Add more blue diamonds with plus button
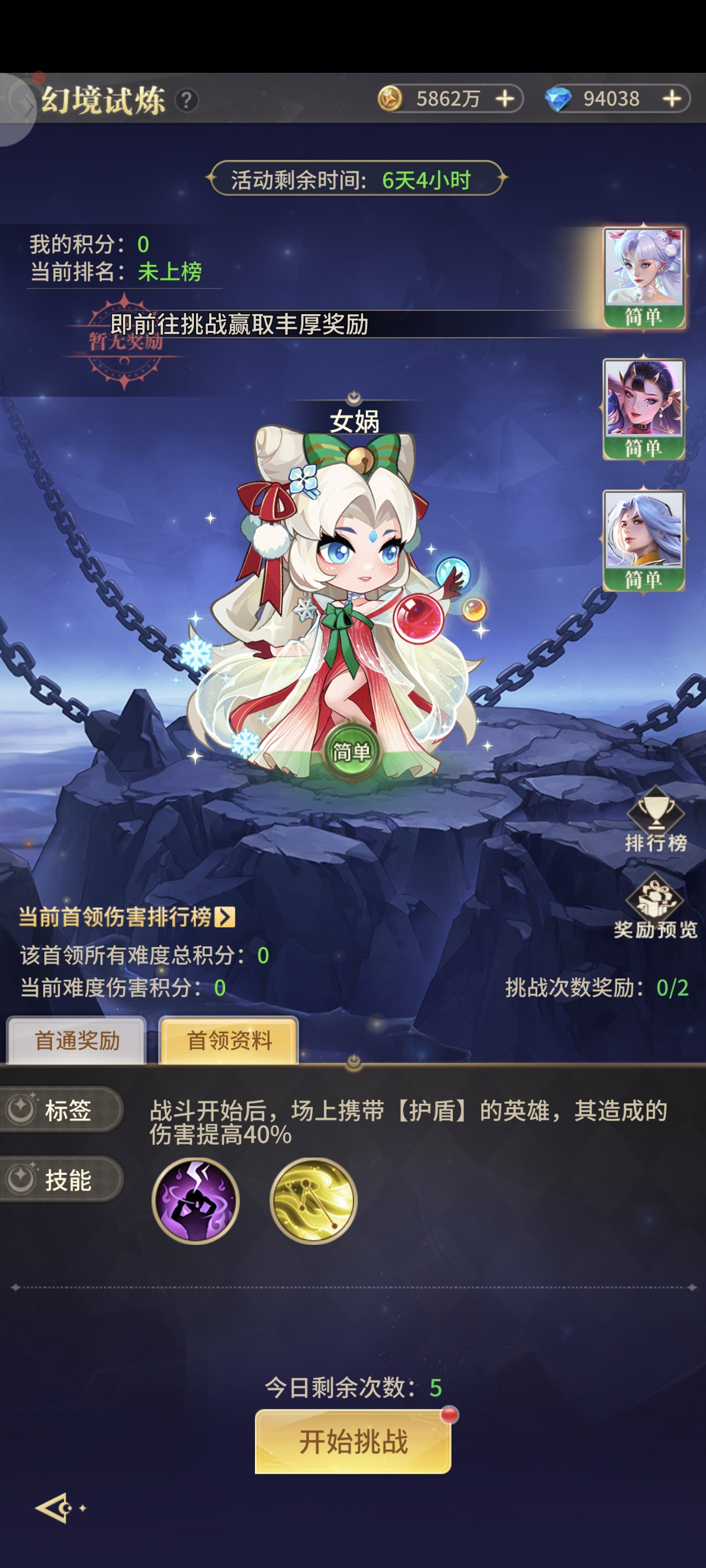Viewport: 706px width, 1568px height. (x=671, y=99)
